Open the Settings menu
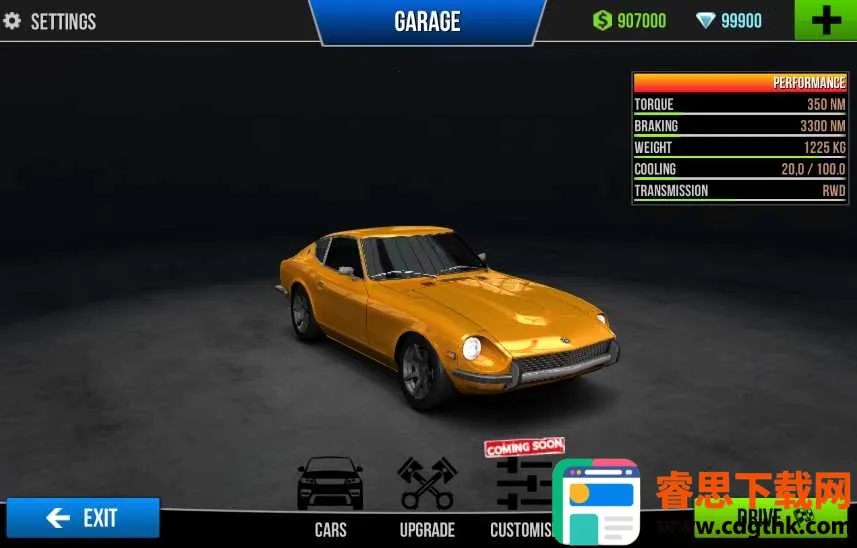 click(50, 21)
